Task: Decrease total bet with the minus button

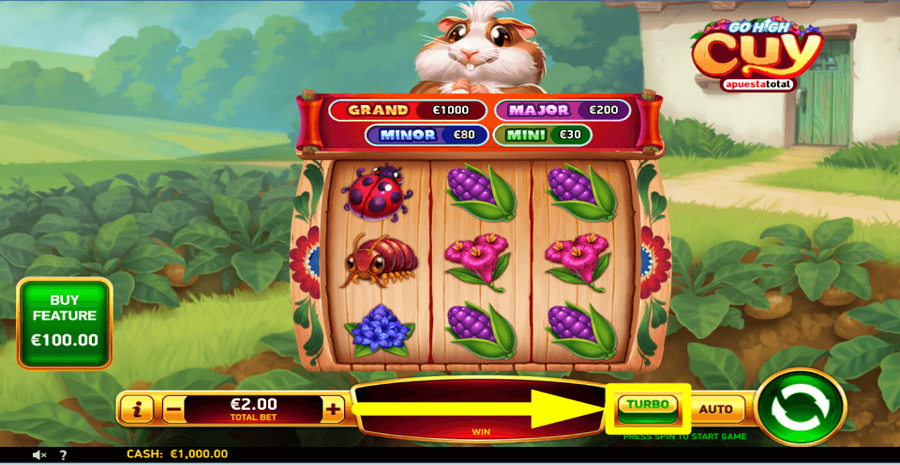Action: tap(174, 408)
